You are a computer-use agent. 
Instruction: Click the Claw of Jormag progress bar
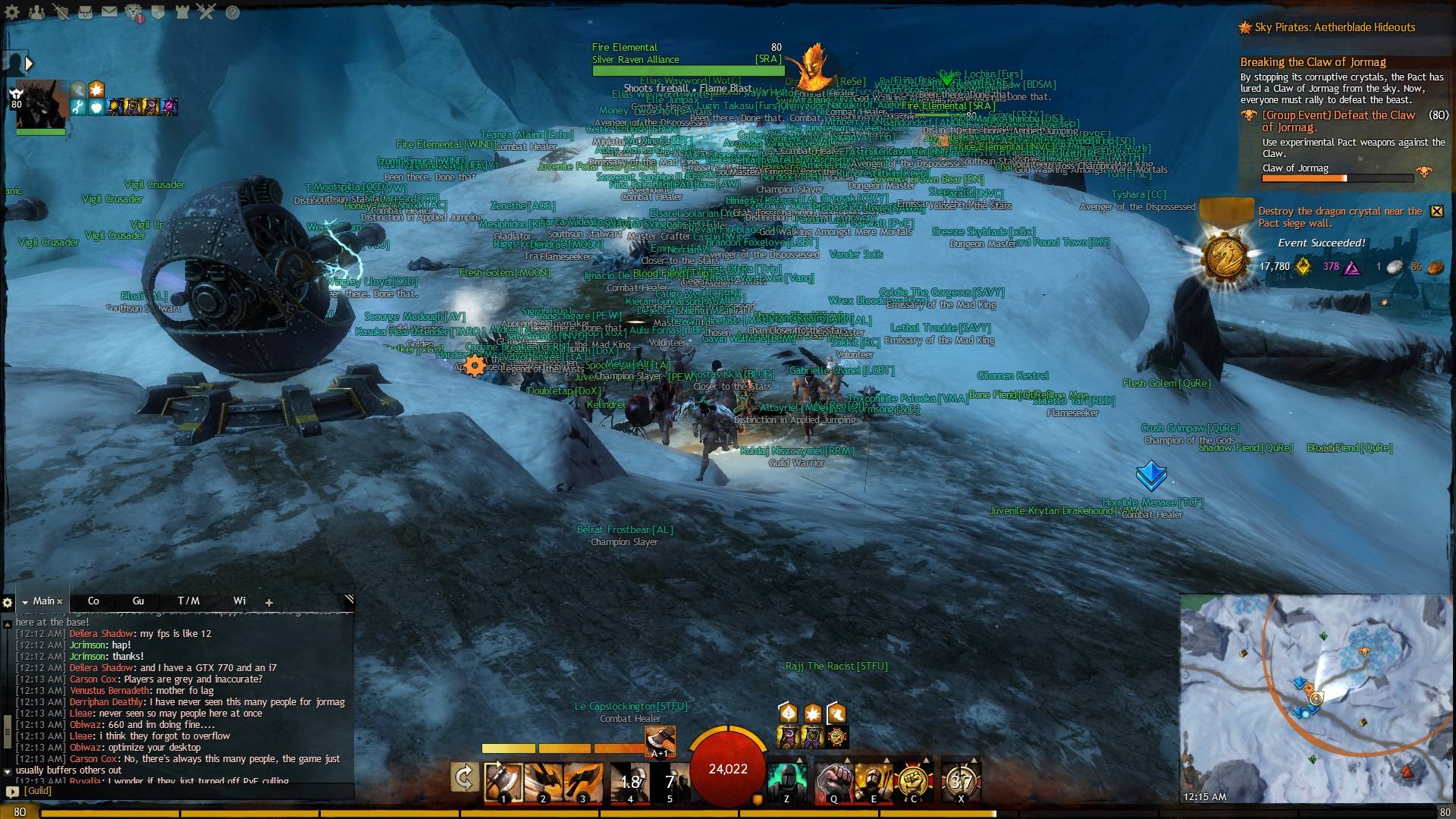(1338, 178)
